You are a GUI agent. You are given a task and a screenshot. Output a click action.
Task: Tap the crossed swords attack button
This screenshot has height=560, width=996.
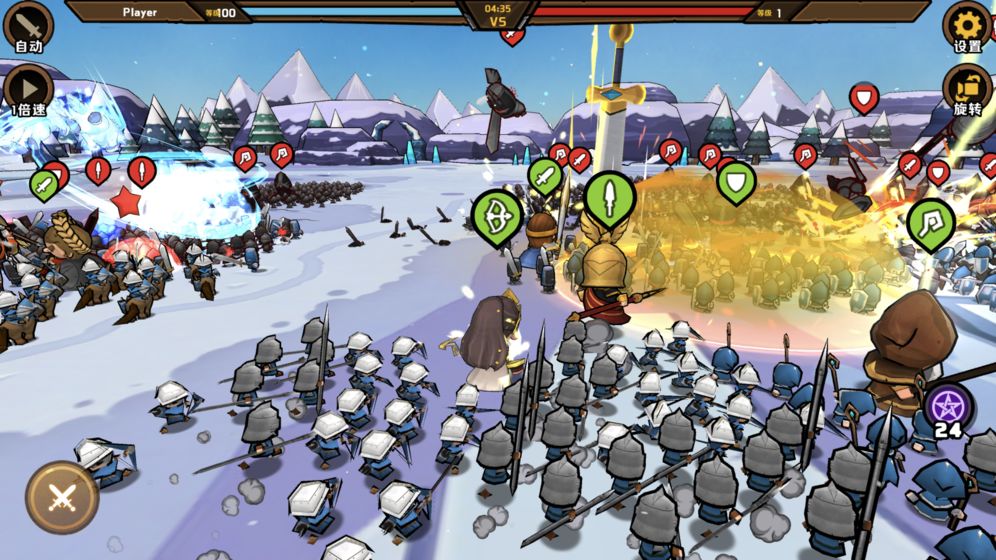pyautogui.click(x=62, y=497)
